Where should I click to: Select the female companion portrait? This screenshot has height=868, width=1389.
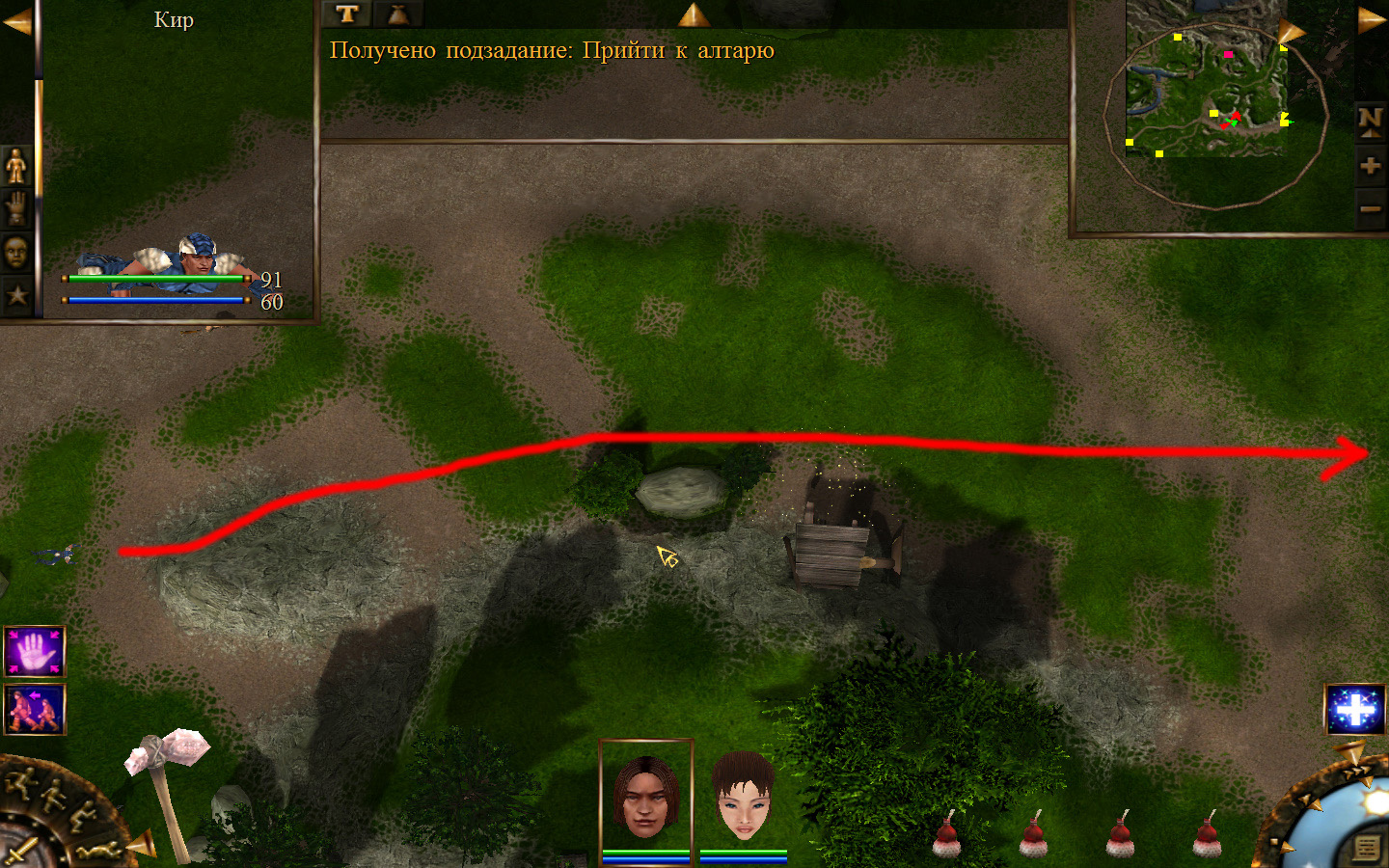[x=744, y=797]
